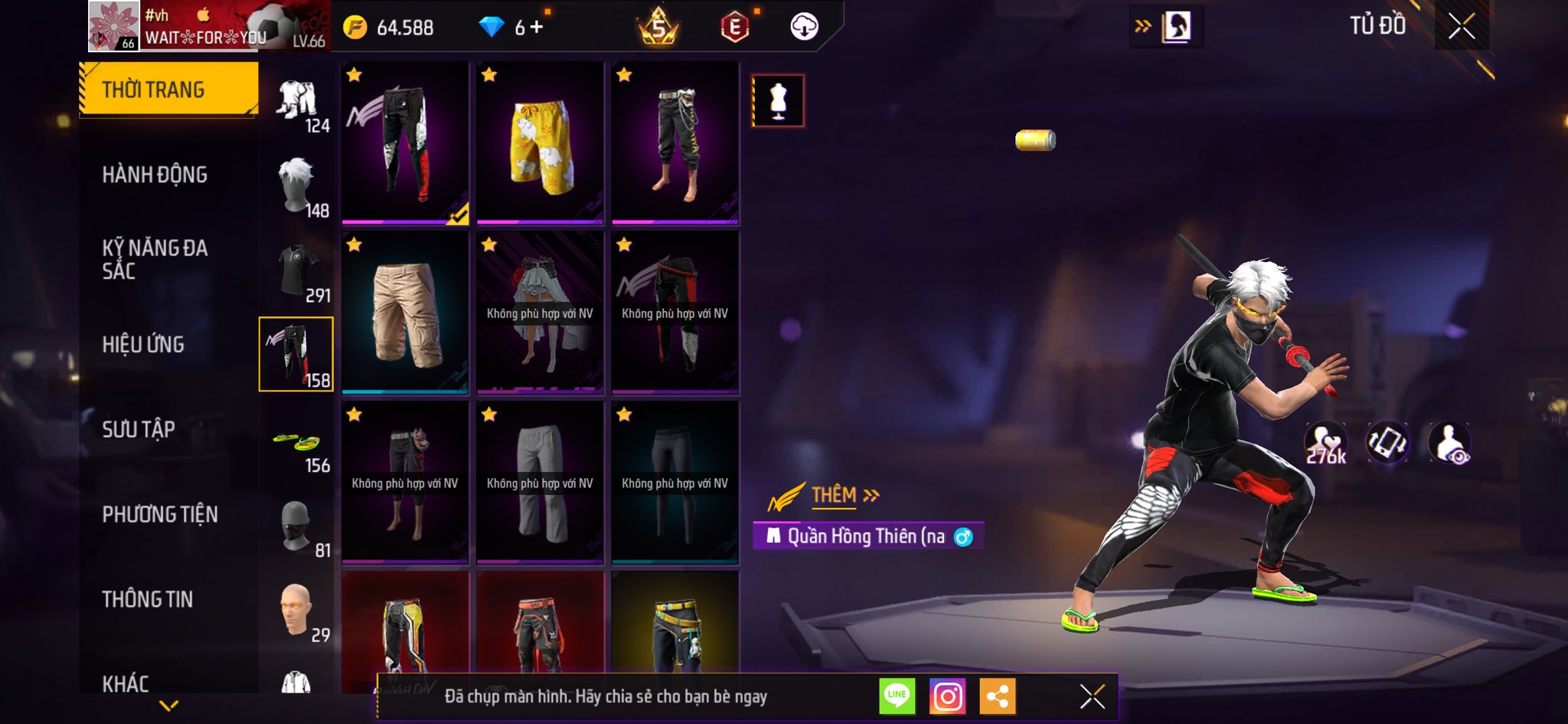1568x724 pixels.
Task: Select the Hiệu Ứng category
Action: point(143,345)
